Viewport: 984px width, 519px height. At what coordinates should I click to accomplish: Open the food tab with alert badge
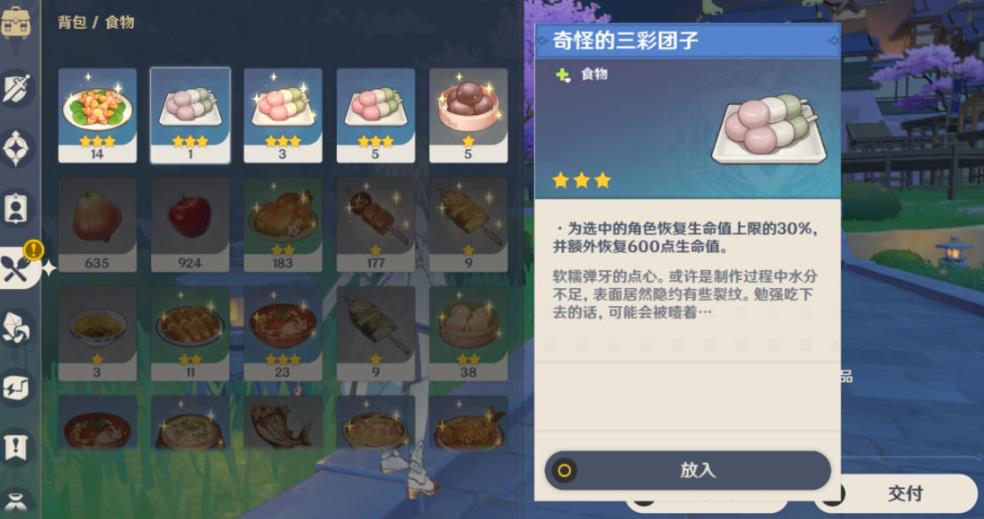[x=19, y=268]
